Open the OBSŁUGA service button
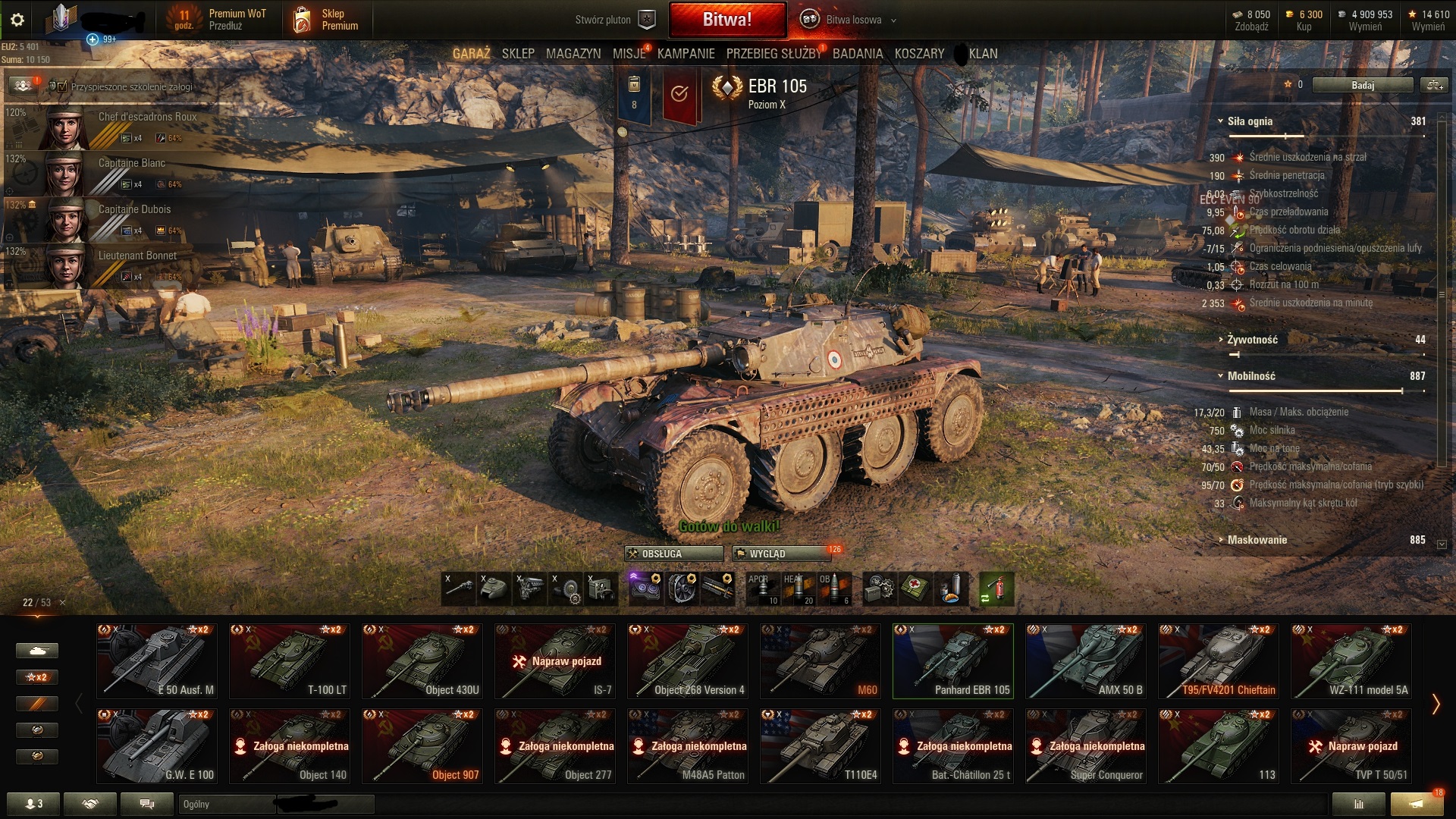1456x819 pixels. [x=673, y=554]
